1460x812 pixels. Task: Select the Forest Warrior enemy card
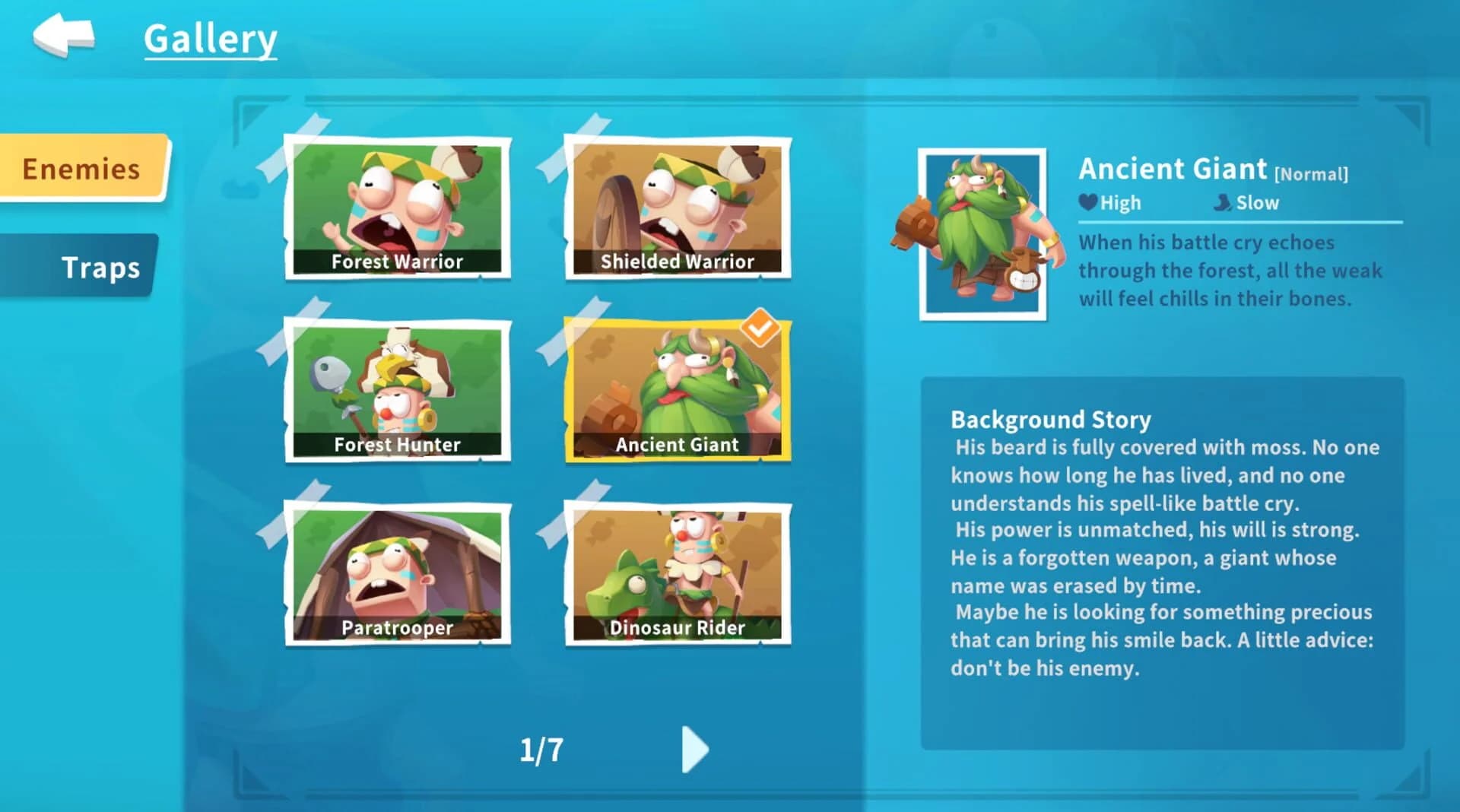point(395,207)
